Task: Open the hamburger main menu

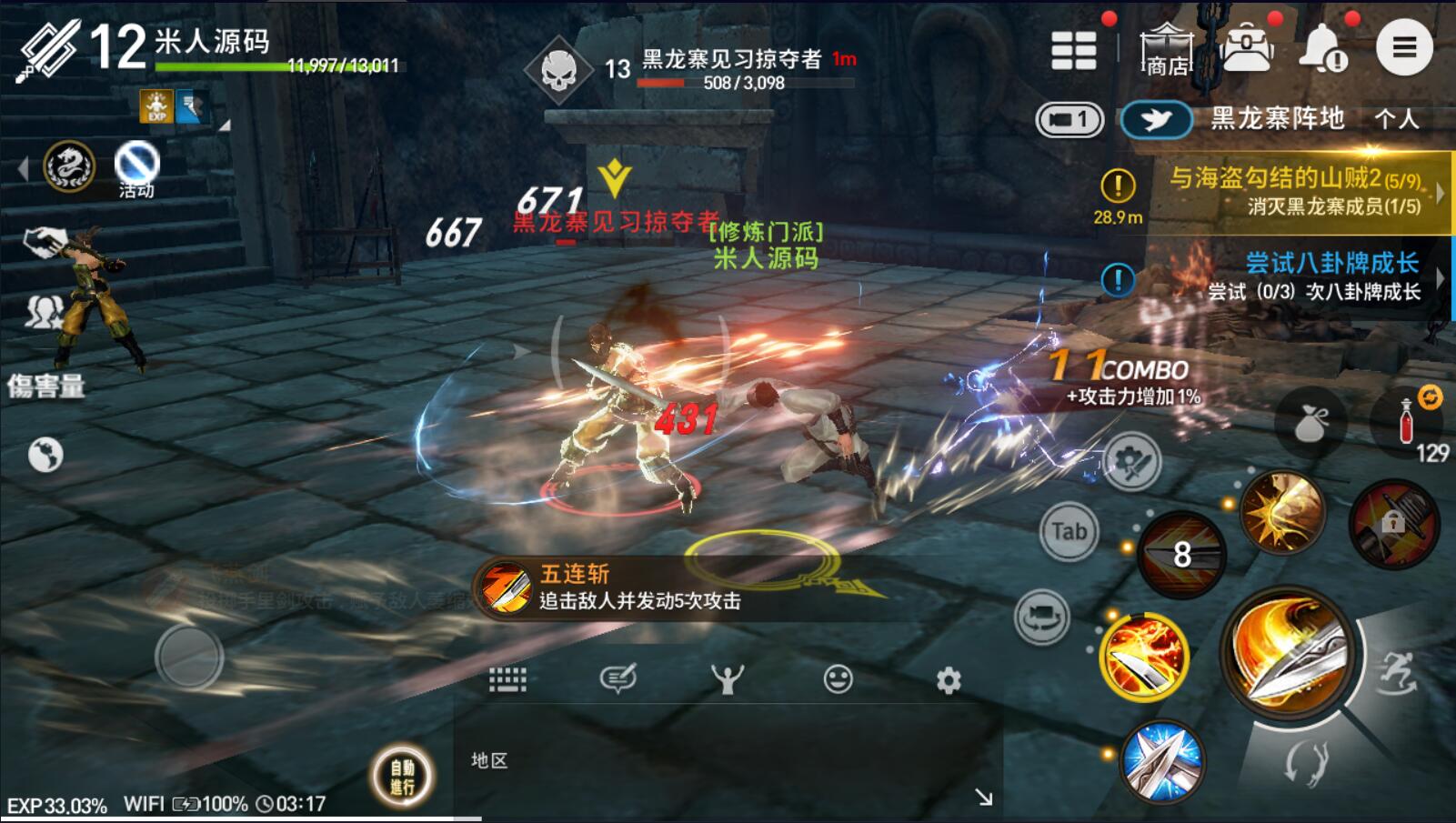Action: coord(1403,47)
